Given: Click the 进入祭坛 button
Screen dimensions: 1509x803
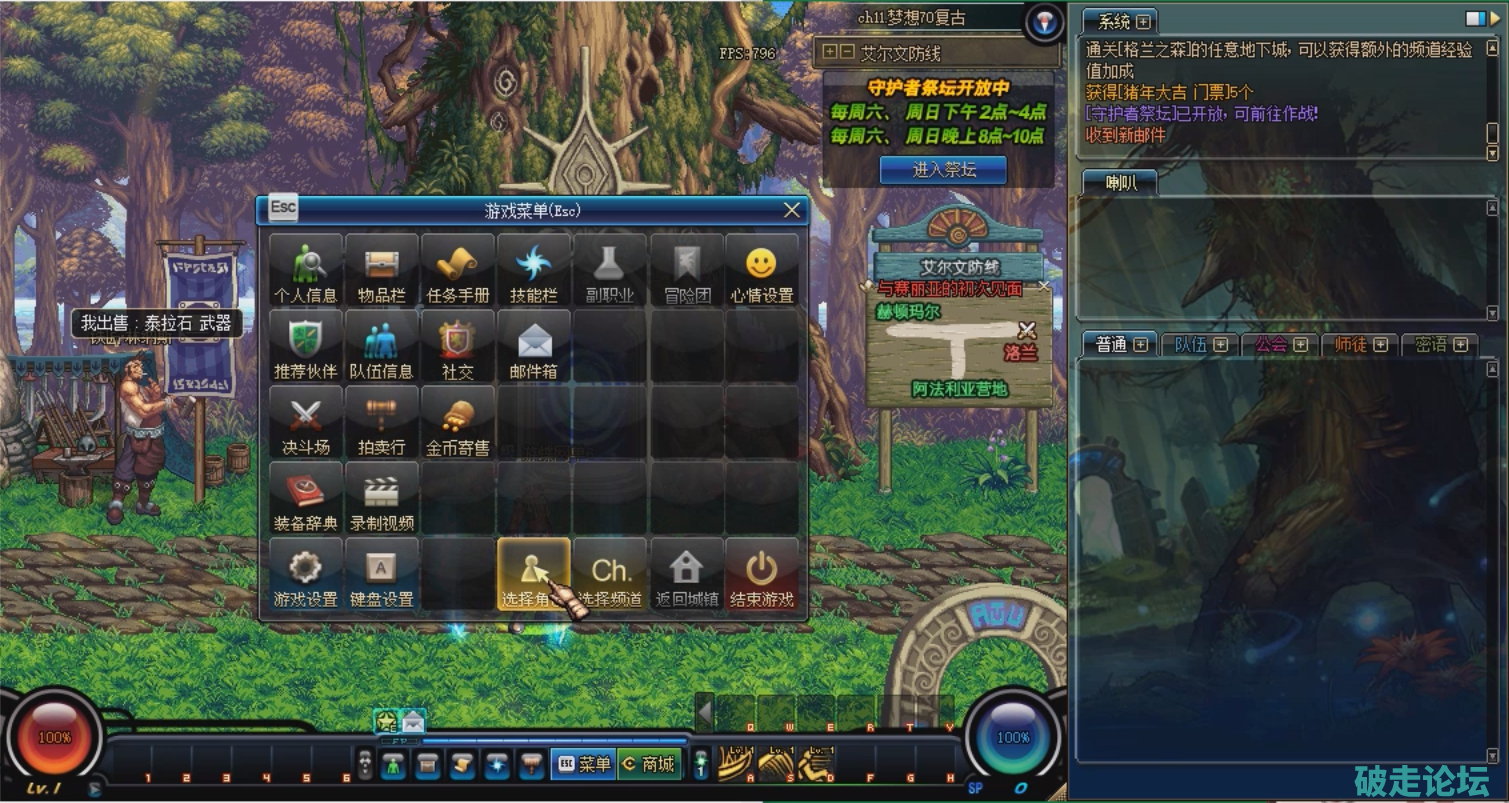Looking at the screenshot, I should click(943, 170).
